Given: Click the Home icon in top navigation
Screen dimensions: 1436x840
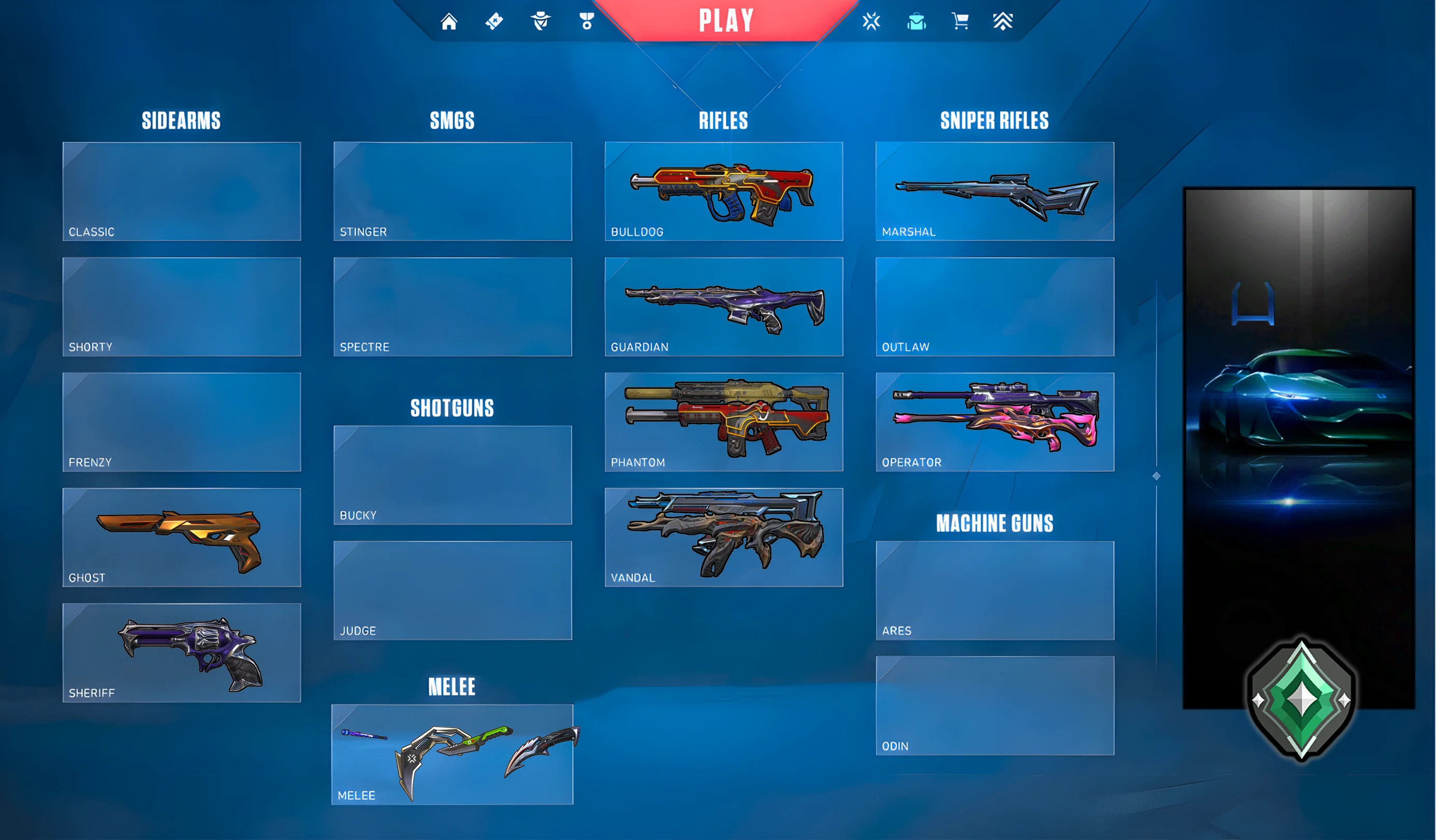Looking at the screenshot, I should pos(450,21).
